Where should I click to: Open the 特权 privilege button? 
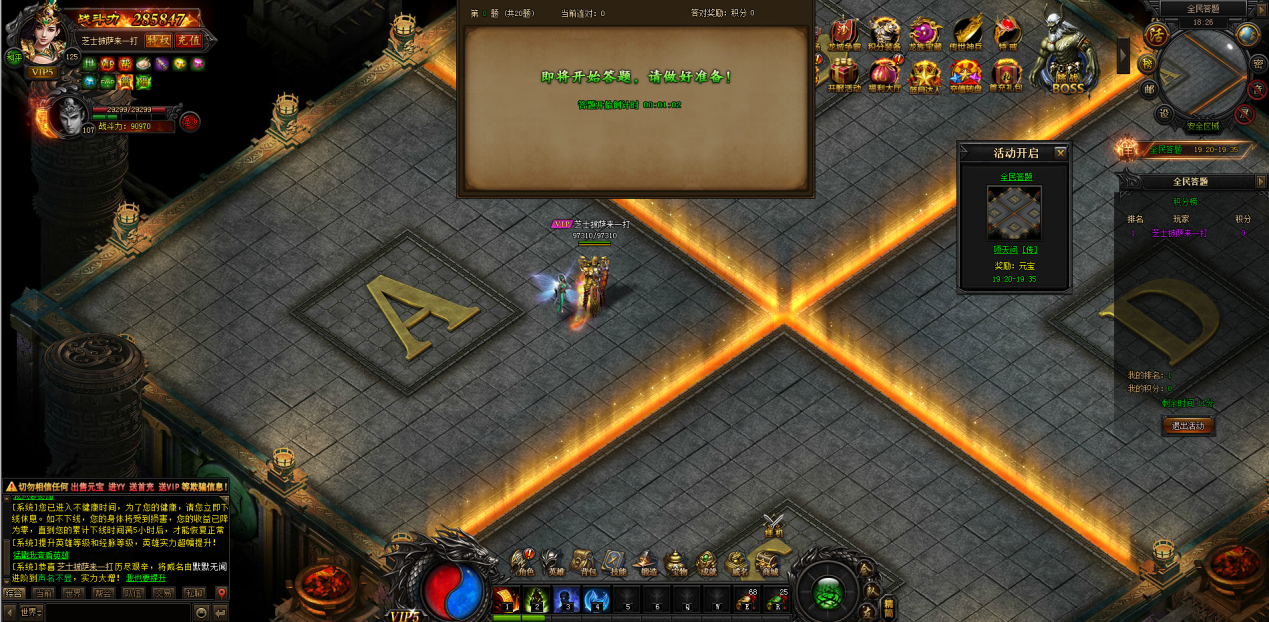[x=158, y=41]
